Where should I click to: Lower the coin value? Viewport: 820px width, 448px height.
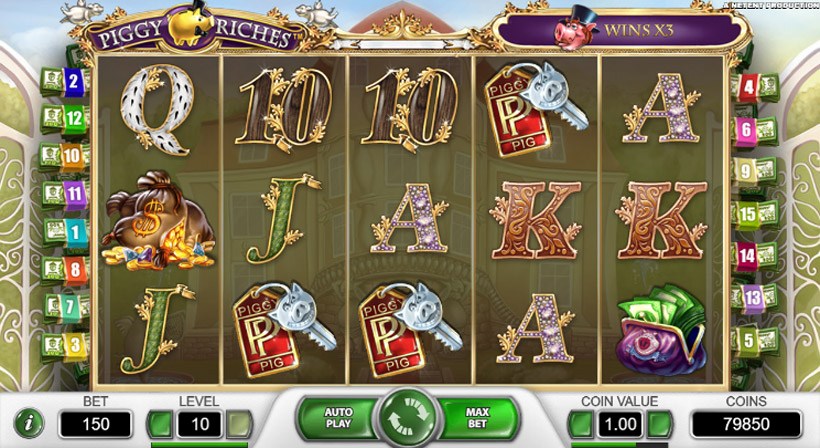pyautogui.click(x=581, y=424)
